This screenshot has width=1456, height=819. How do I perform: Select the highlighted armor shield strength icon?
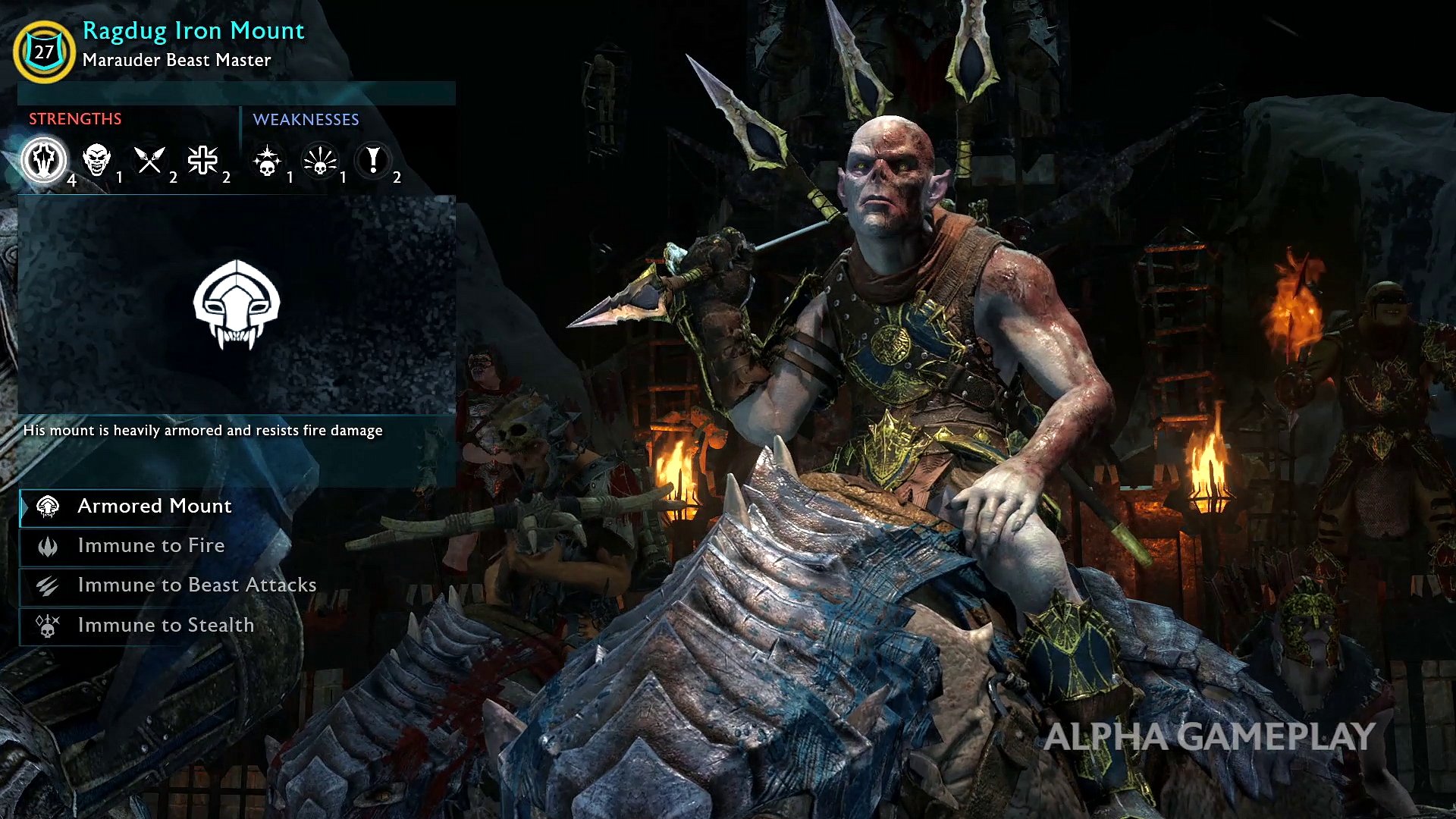point(44,160)
